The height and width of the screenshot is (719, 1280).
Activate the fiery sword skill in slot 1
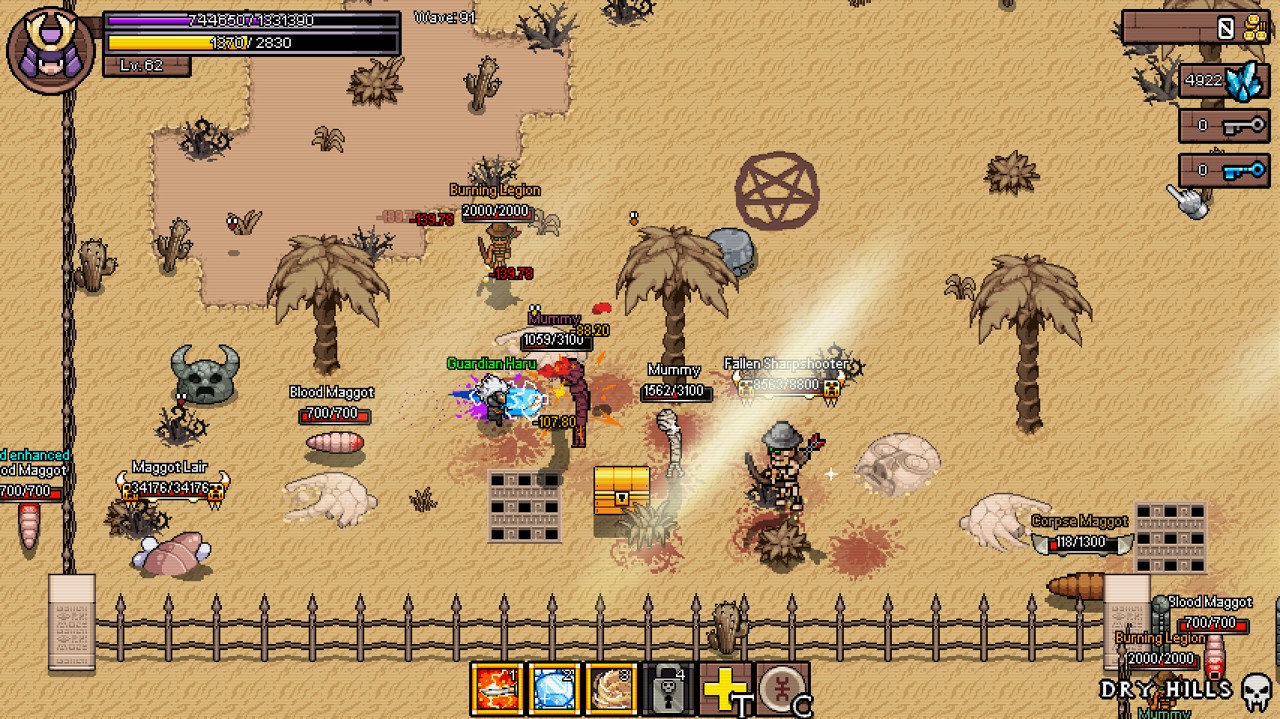pyautogui.click(x=497, y=688)
